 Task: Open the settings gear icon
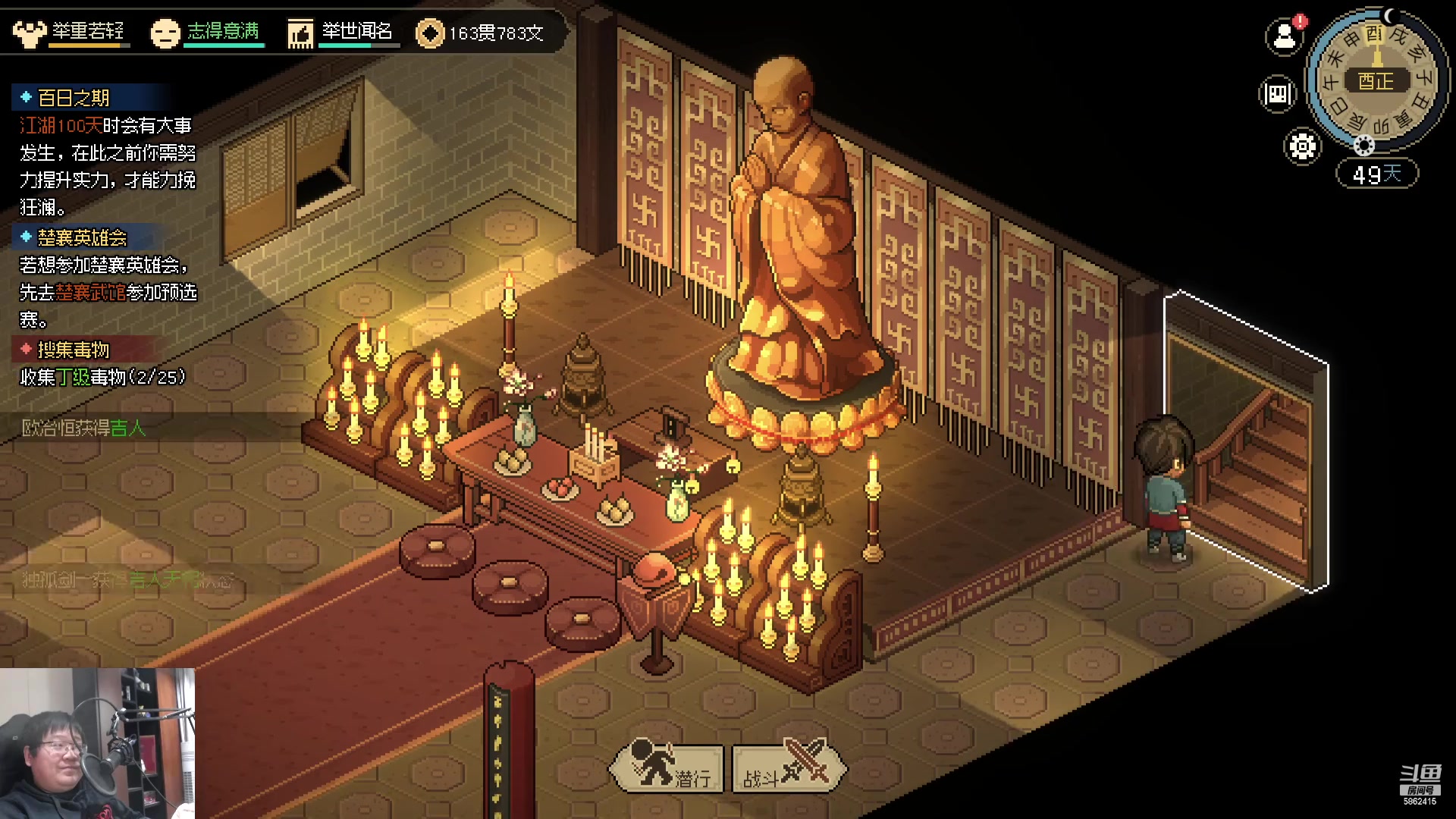click(1302, 146)
